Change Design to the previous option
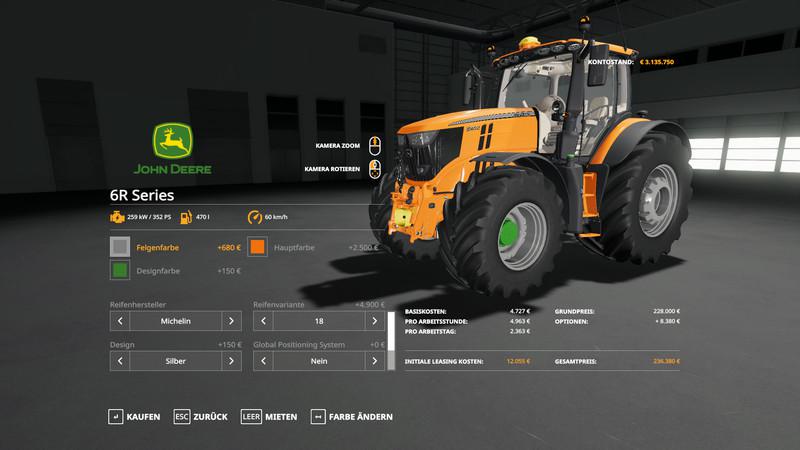 point(120,360)
